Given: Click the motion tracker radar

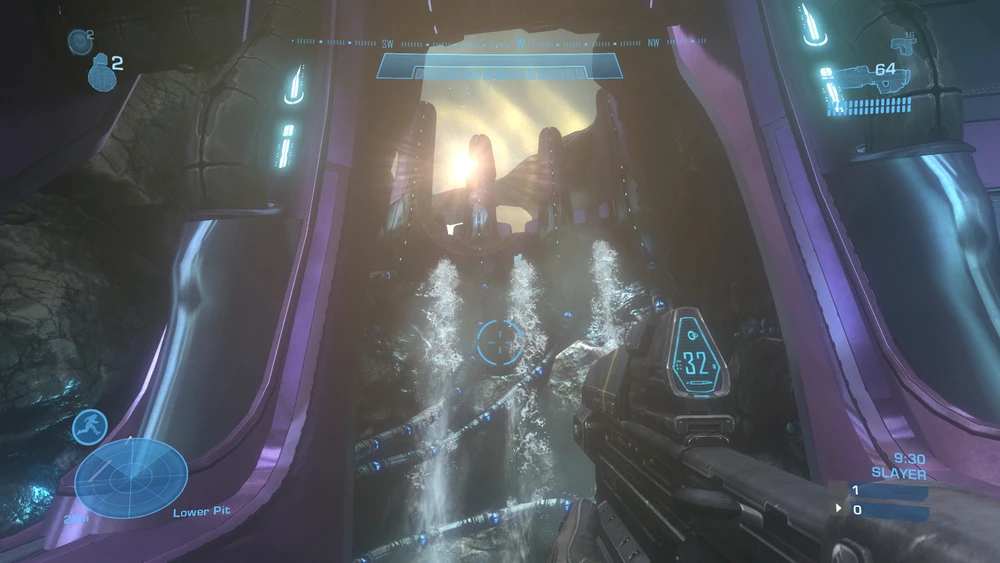Looking at the screenshot, I should [x=131, y=478].
